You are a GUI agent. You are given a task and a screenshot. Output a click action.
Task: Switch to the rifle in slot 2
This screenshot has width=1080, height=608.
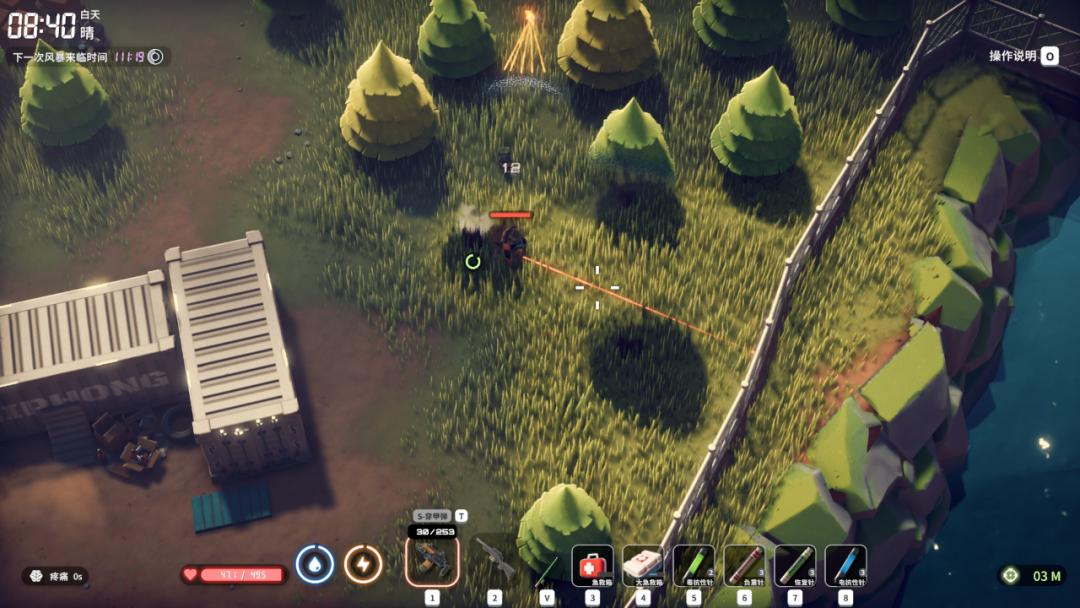(x=494, y=560)
